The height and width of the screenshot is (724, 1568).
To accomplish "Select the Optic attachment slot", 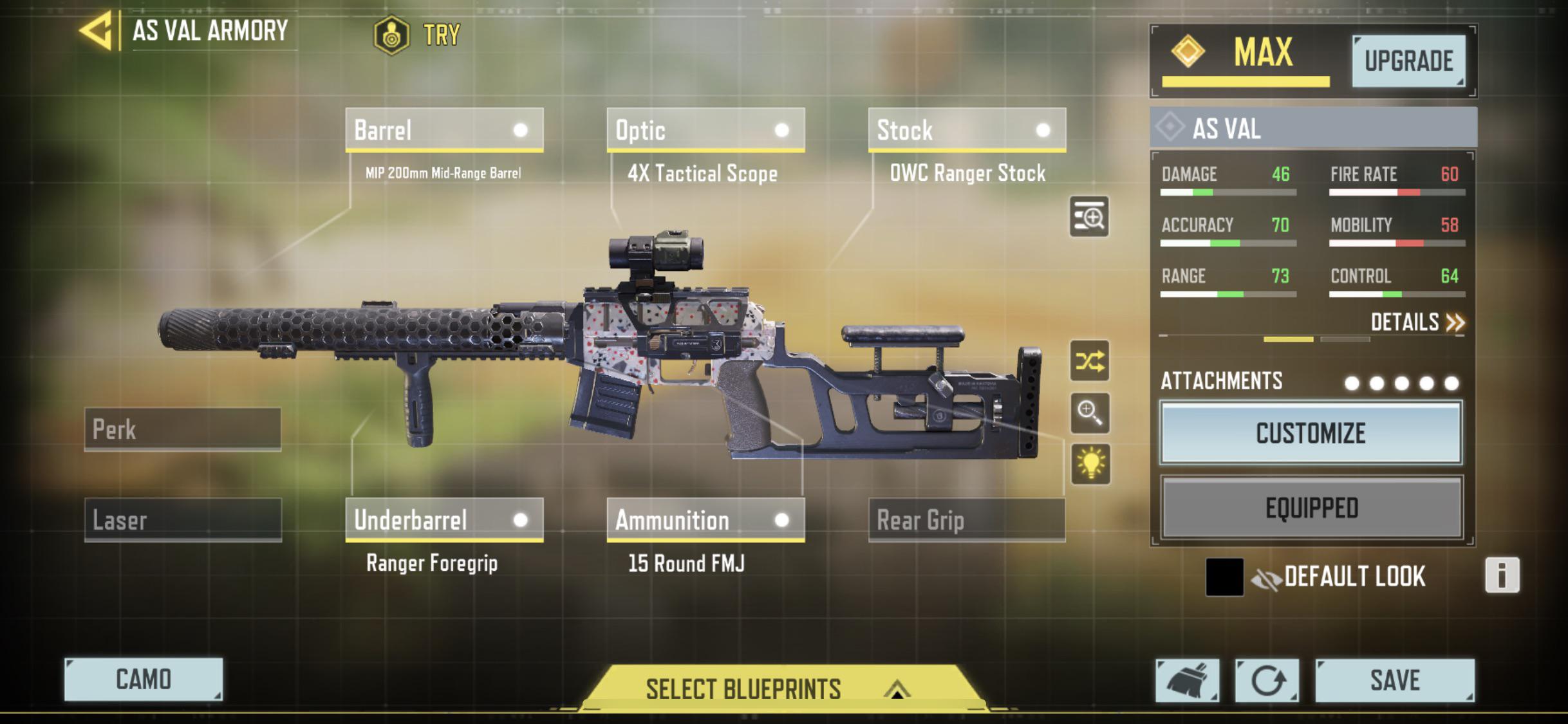I will click(x=705, y=130).
